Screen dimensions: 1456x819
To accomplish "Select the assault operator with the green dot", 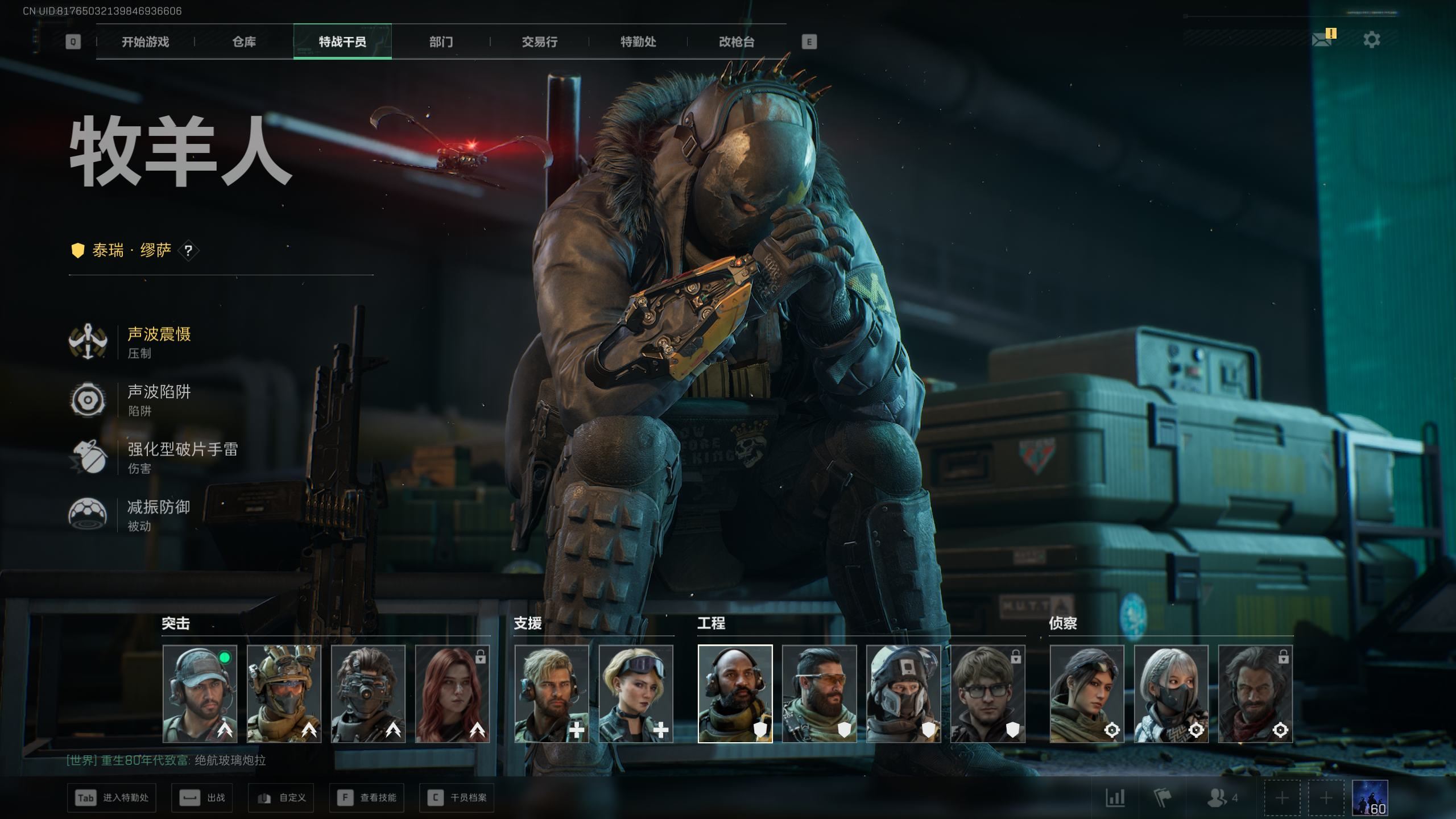I will click(x=200, y=693).
